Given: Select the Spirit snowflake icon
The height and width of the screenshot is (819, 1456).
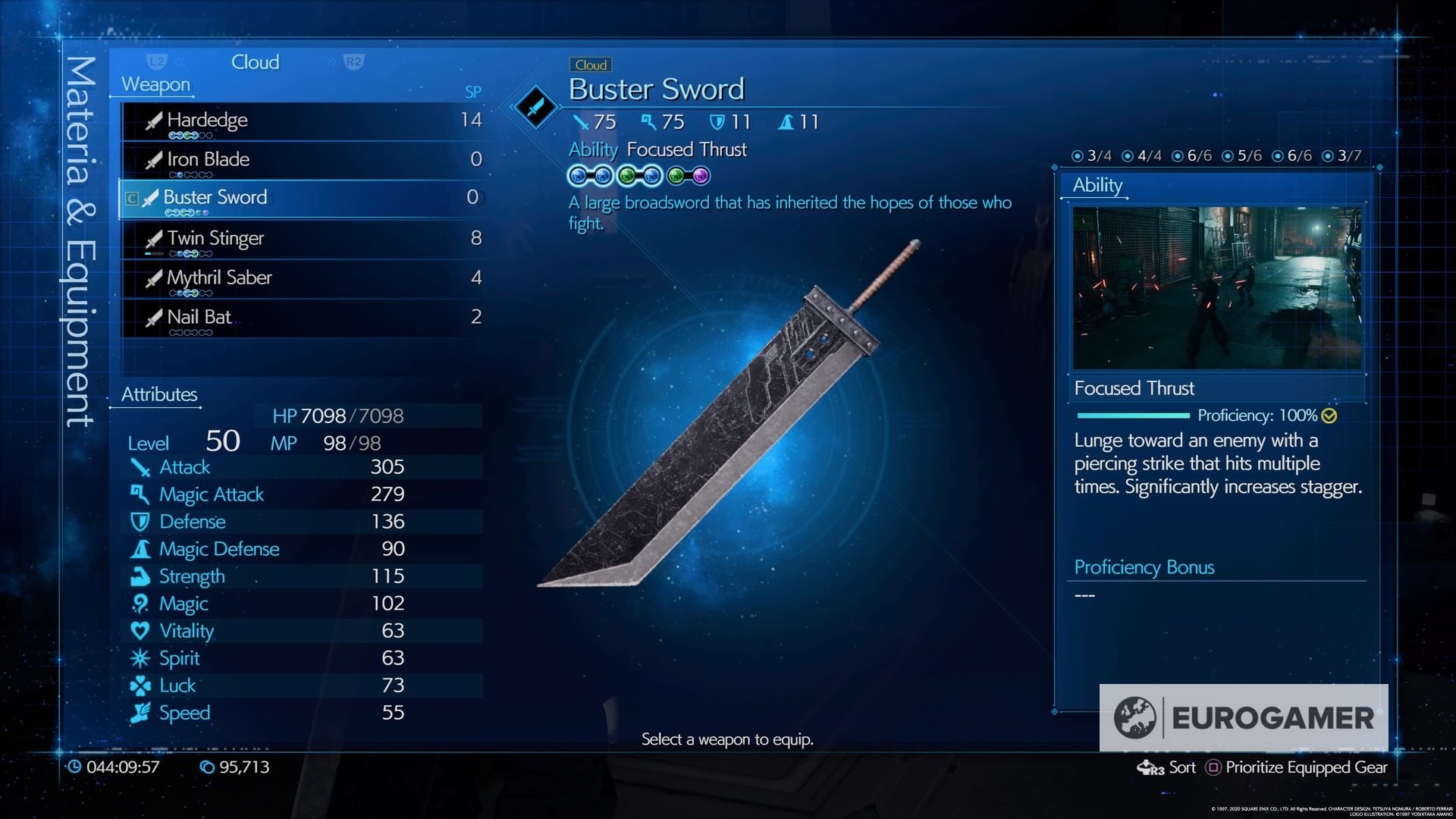Looking at the screenshot, I should pyautogui.click(x=140, y=657).
